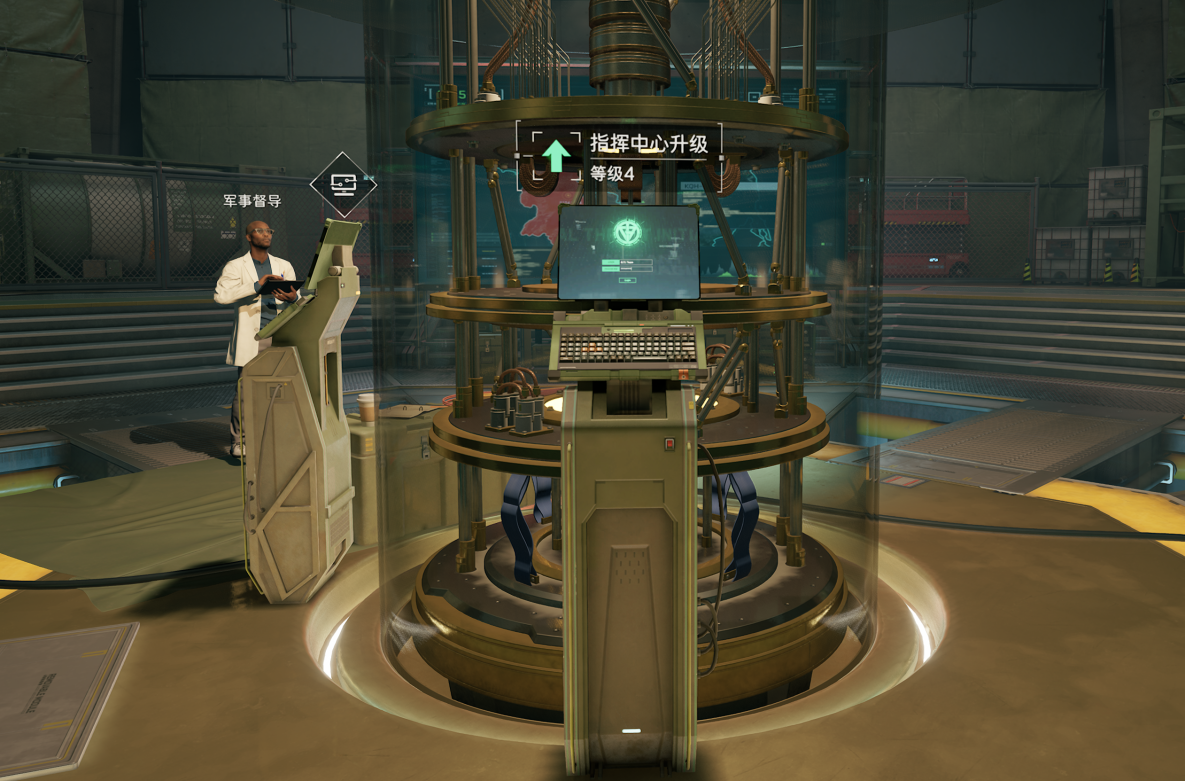Image resolution: width=1185 pixels, height=781 pixels.
Task: Click the 军事督导 diamond marker icon
Action: 343,185
